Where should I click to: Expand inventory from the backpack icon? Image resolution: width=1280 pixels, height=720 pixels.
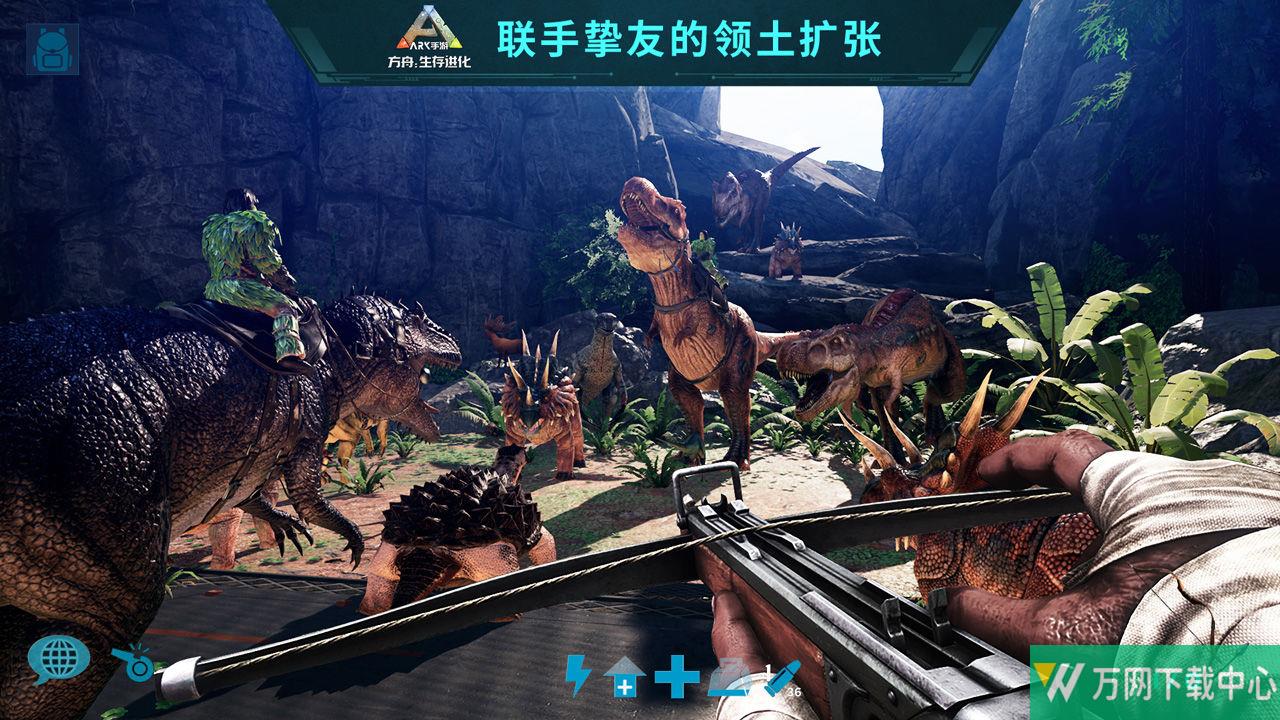(x=55, y=50)
